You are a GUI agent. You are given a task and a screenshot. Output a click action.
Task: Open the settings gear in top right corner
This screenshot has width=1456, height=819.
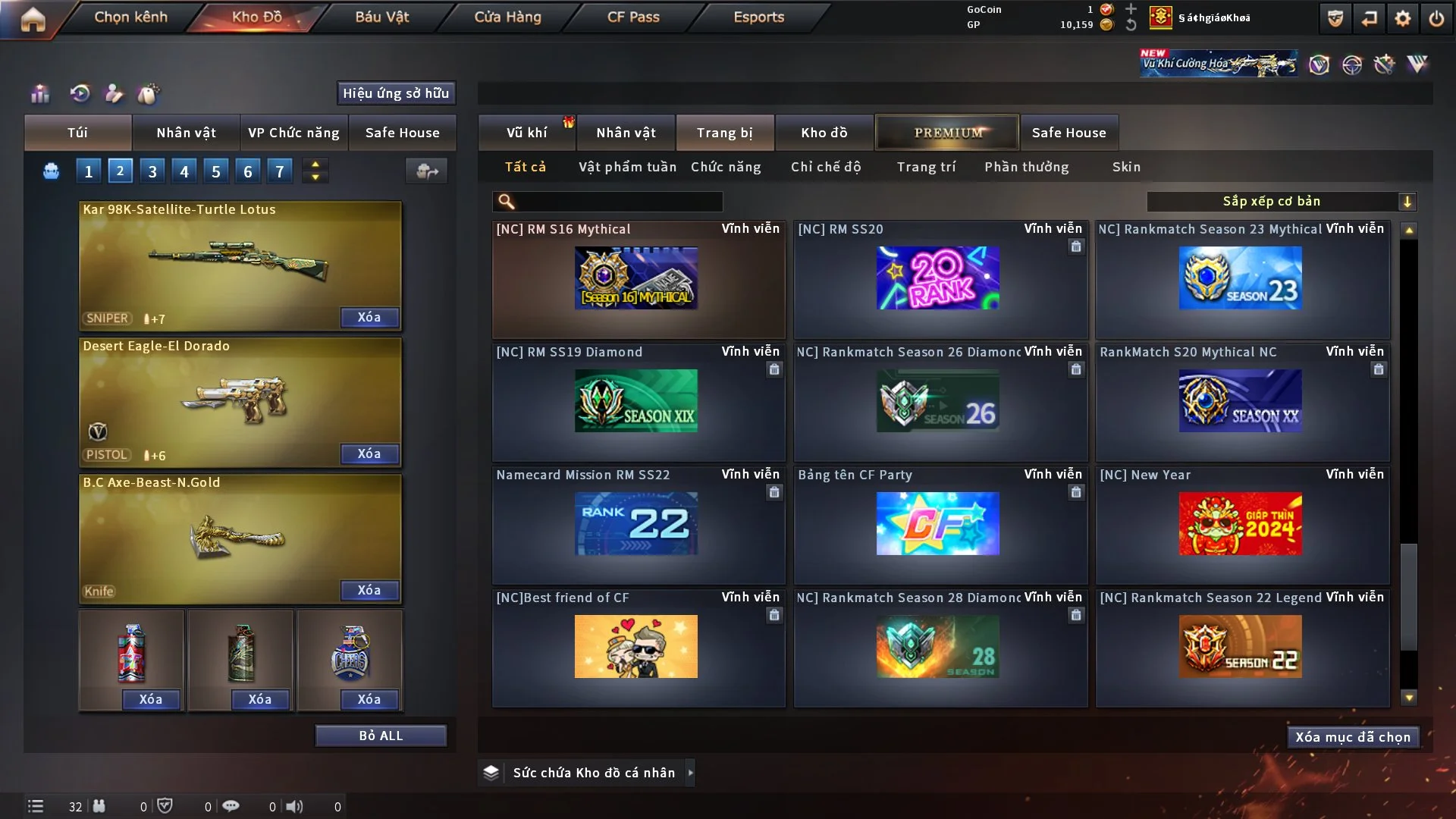pos(1401,18)
